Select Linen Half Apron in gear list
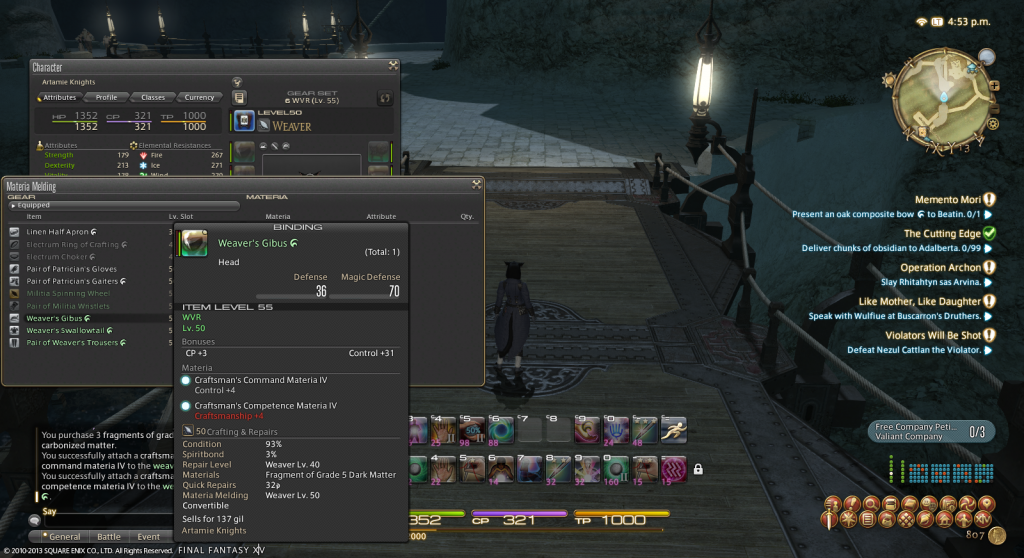 pos(58,232)
